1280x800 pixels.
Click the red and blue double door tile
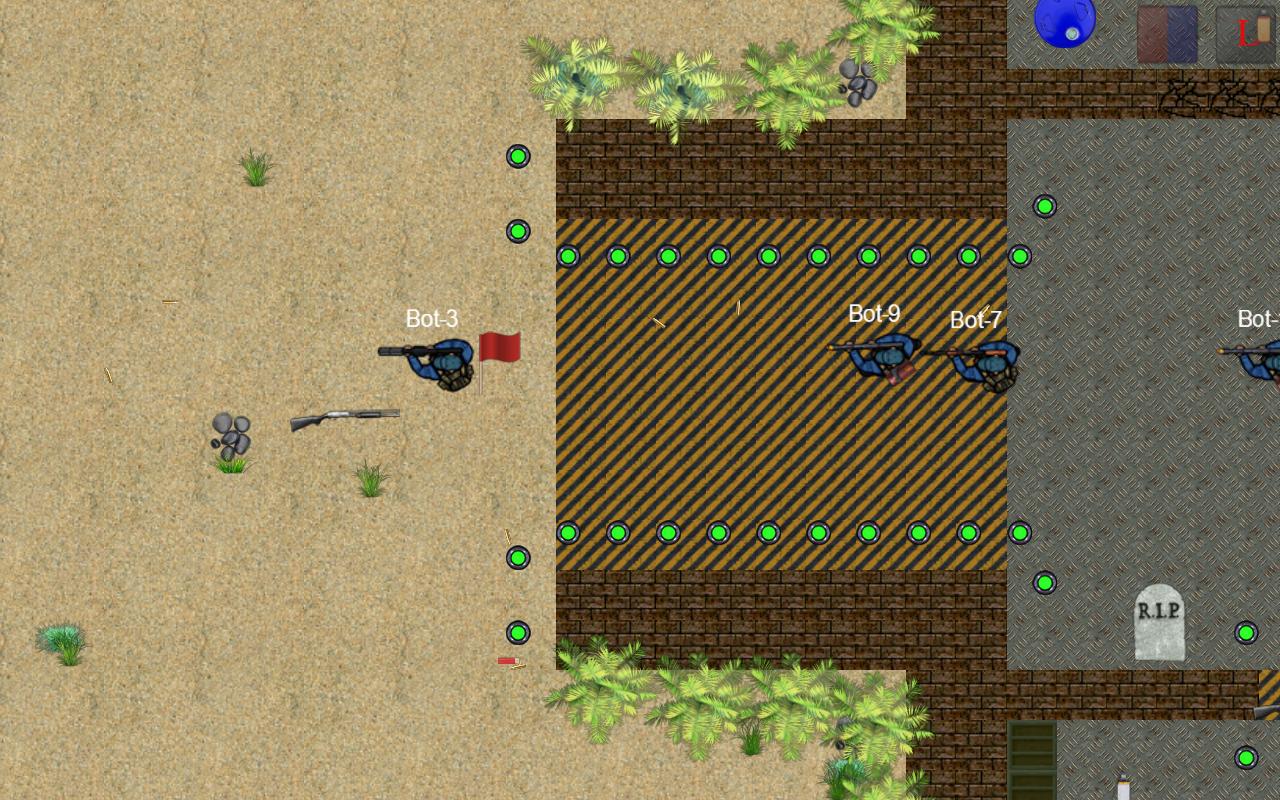coord(1167,33)
